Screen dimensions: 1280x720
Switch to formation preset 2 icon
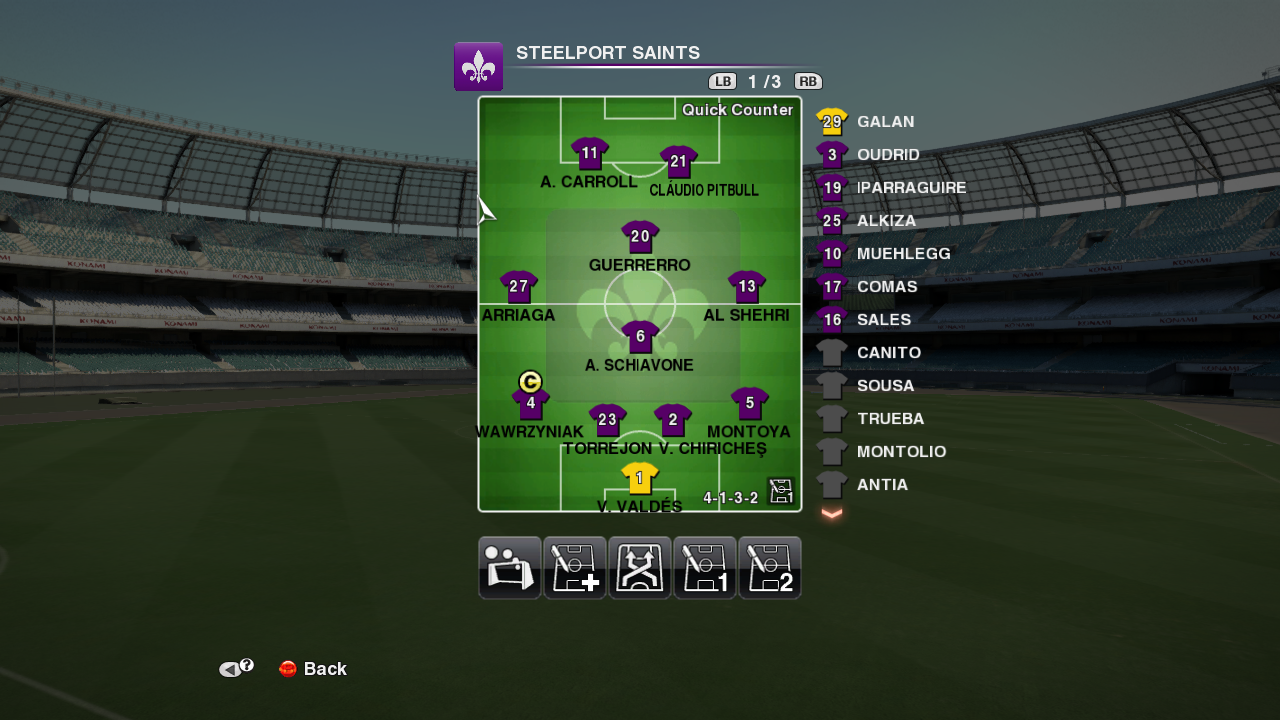click(x=770, y=568)
